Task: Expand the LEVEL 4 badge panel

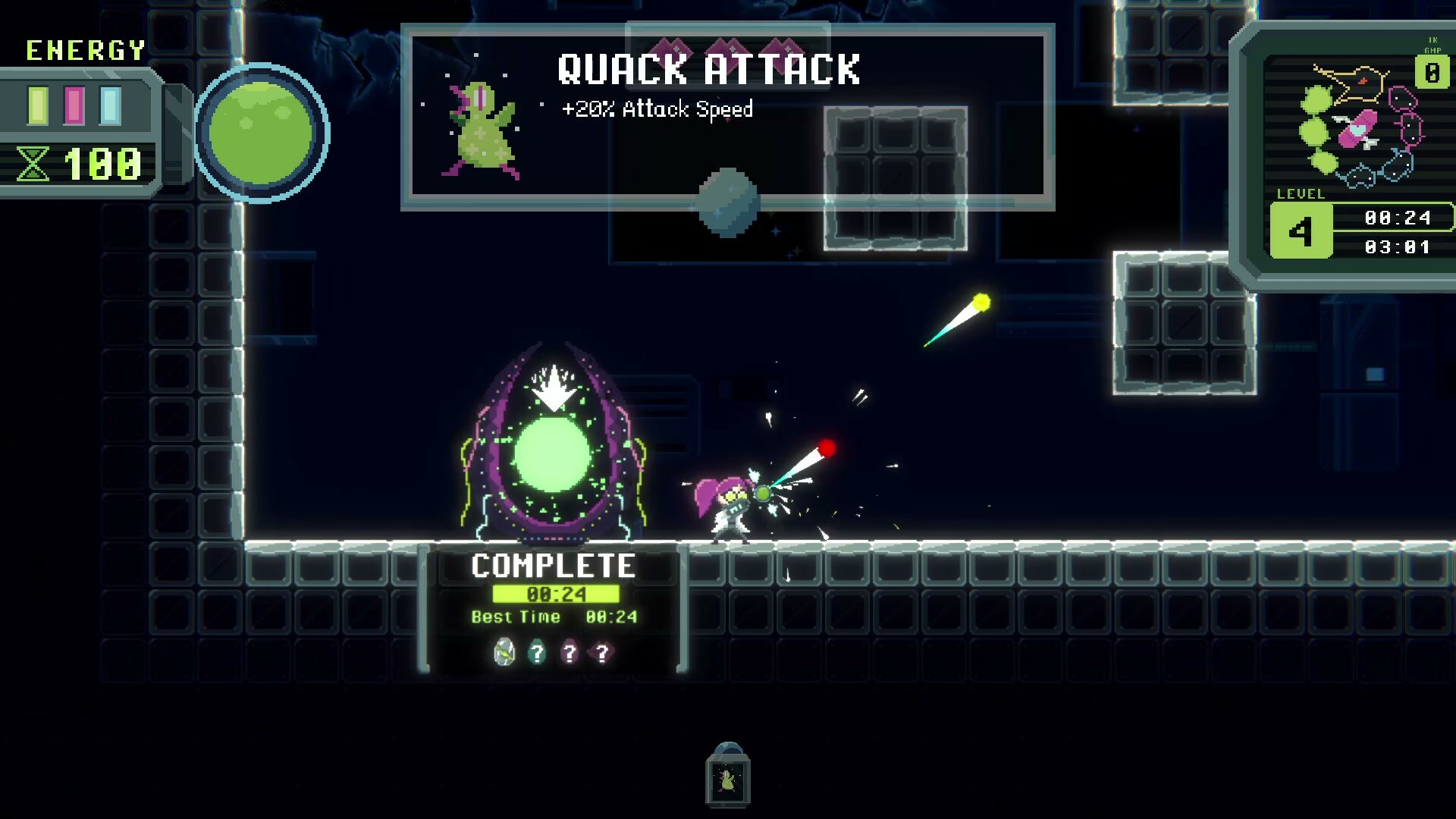Action: click(x=1301, y=230)
